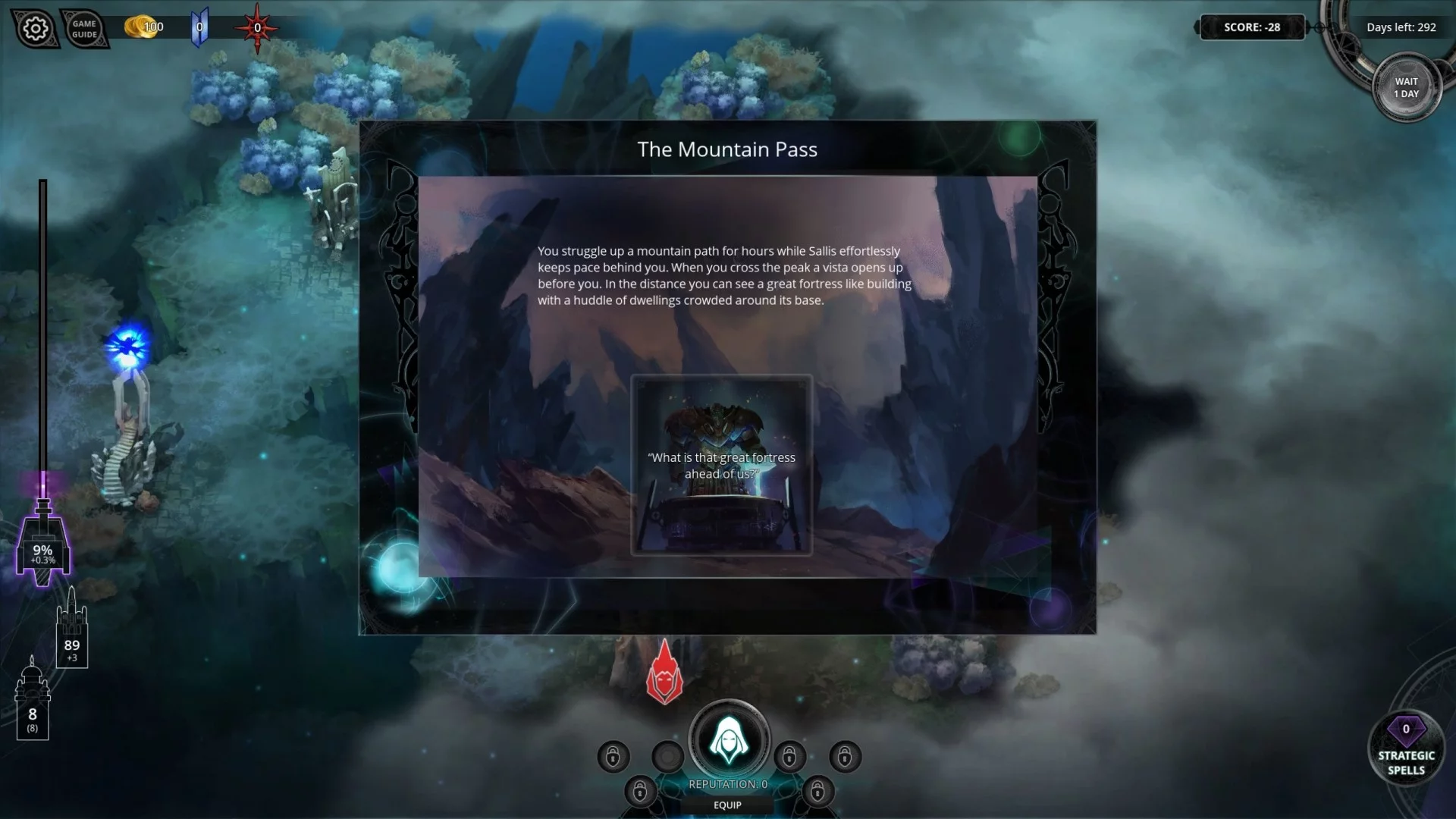This screenshot has height=819, width=1456.
Task: Click the Equip button
Action: click(x=726, y=805)
